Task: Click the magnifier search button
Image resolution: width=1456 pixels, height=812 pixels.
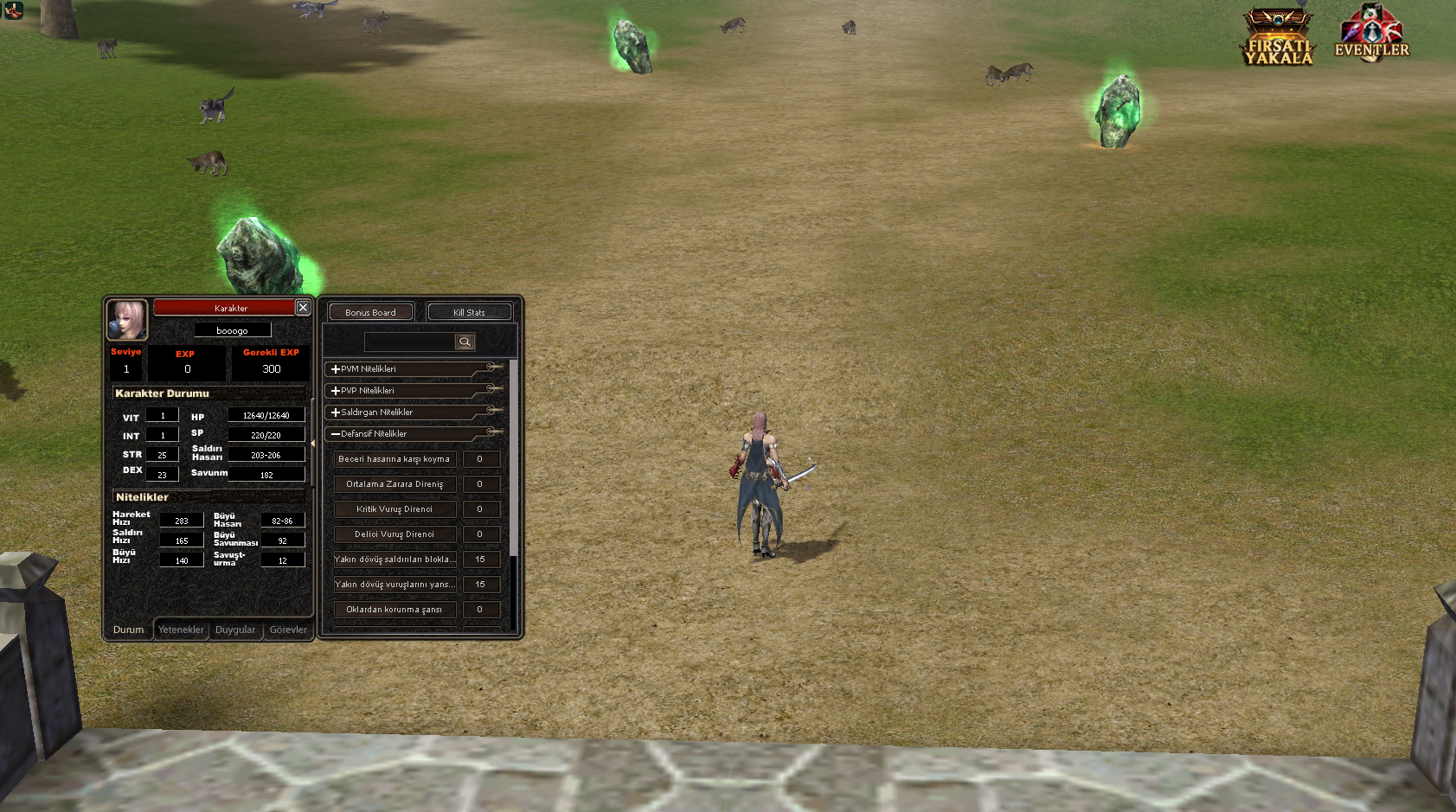Action: click(x=465, y=342)
